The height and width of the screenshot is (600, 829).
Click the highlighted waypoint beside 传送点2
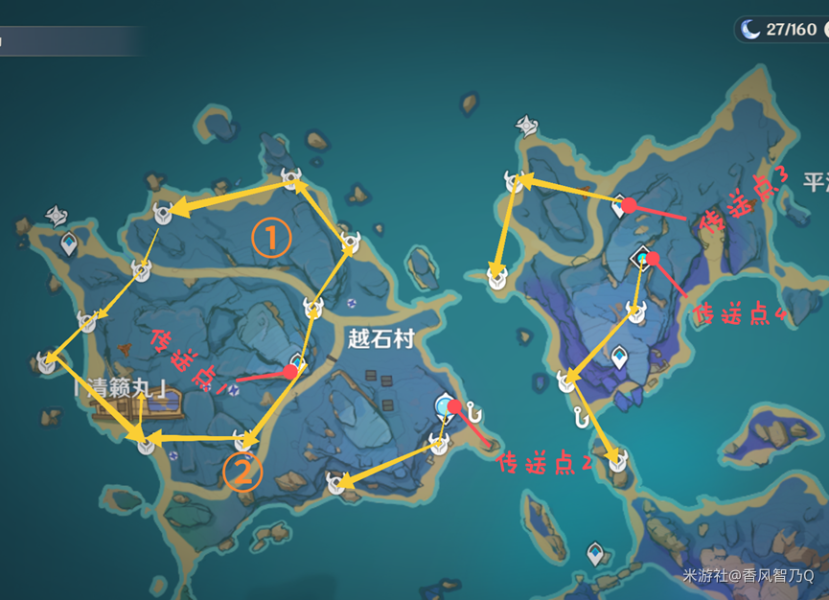(445, 405)
